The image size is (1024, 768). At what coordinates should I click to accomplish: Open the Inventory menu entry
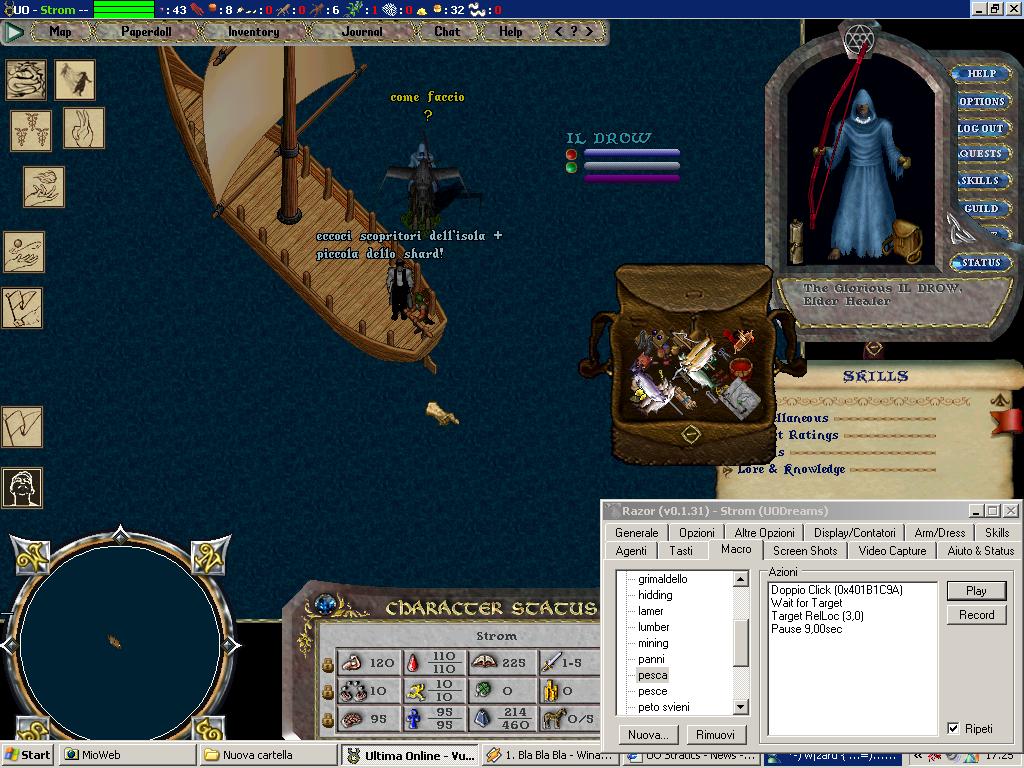(253, 32)
